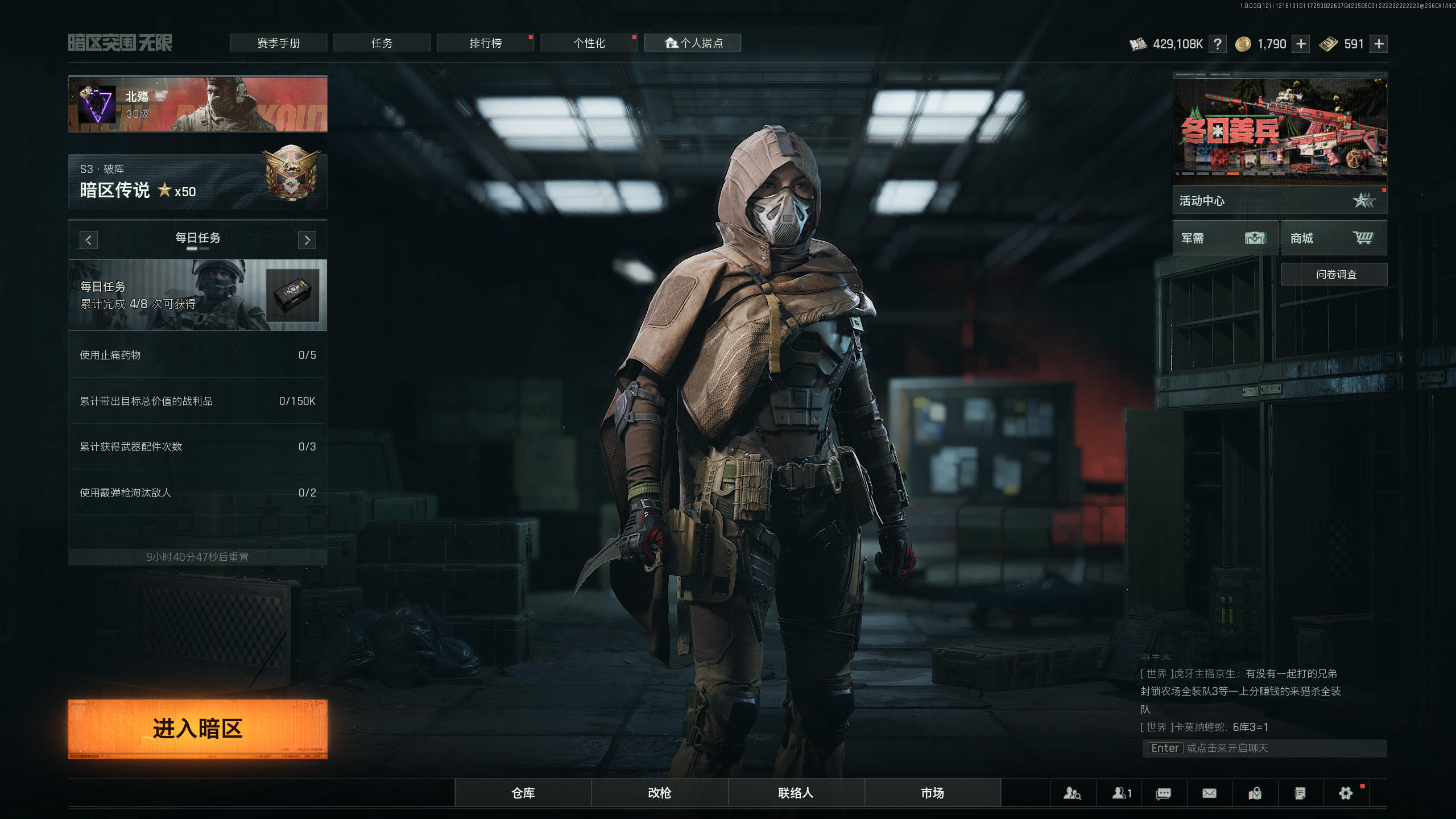Open the 联络人 contacts menu
Screen dimensions: 1456x819
[x=796, y=793]
